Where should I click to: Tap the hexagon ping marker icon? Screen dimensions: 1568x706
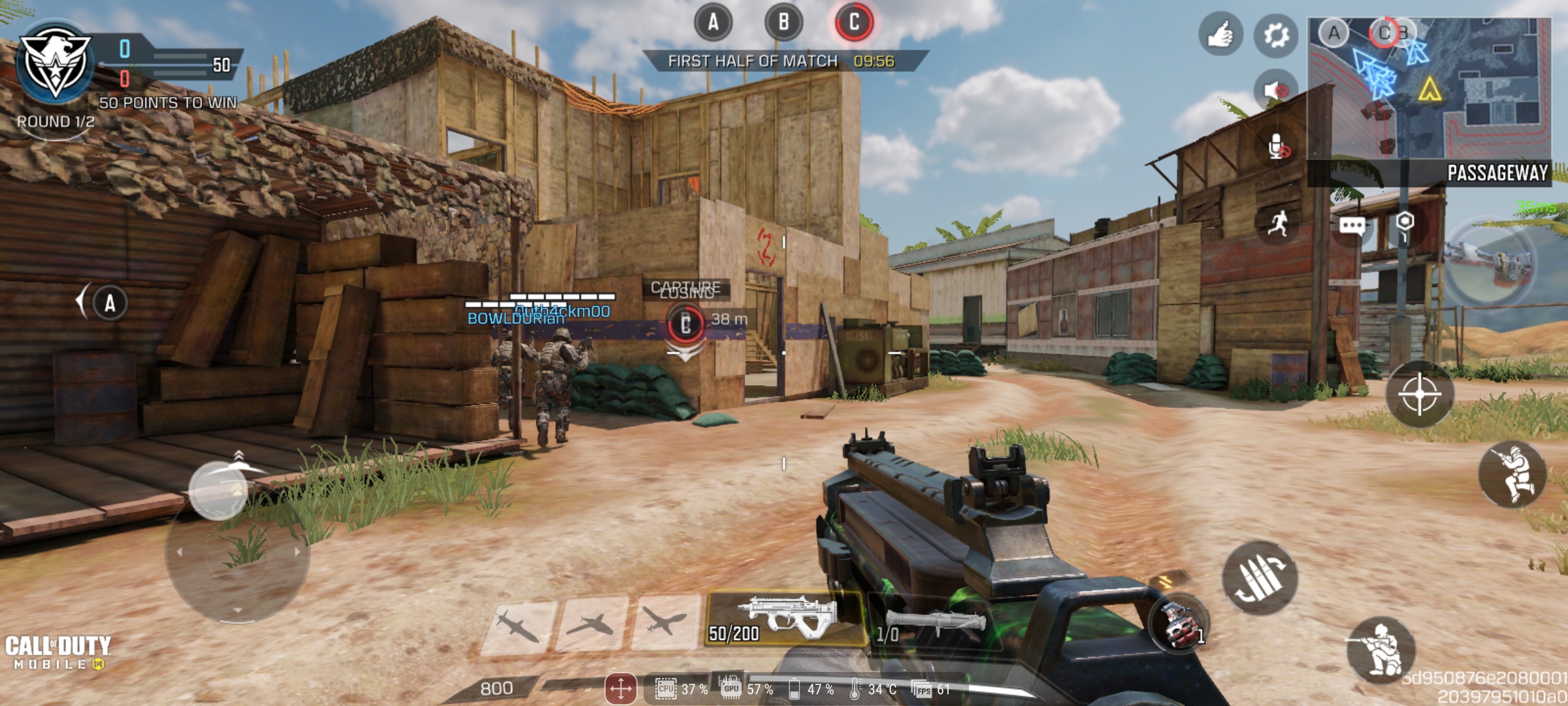coord(1405,222)
